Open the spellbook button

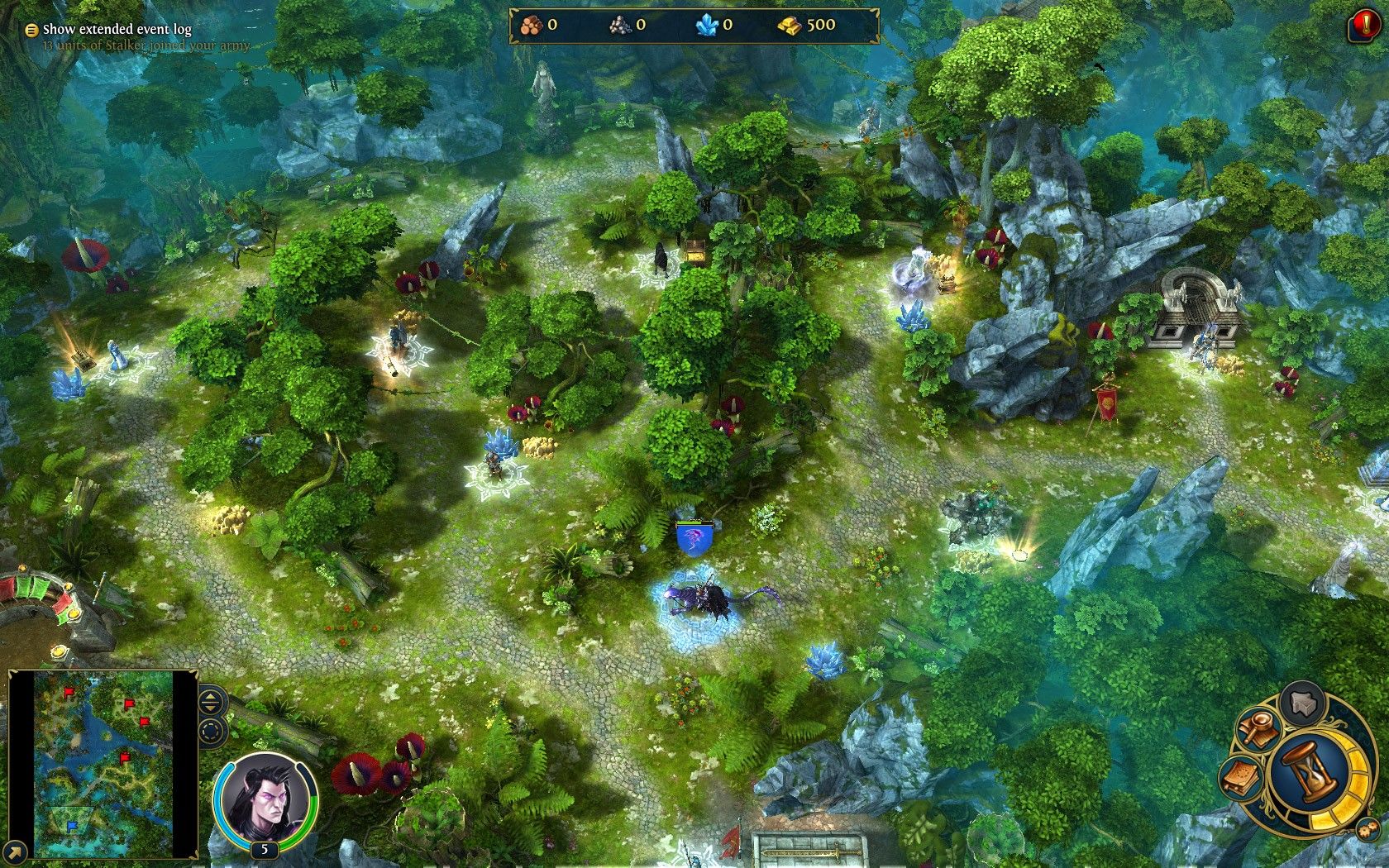click(x=1243, y=779)
